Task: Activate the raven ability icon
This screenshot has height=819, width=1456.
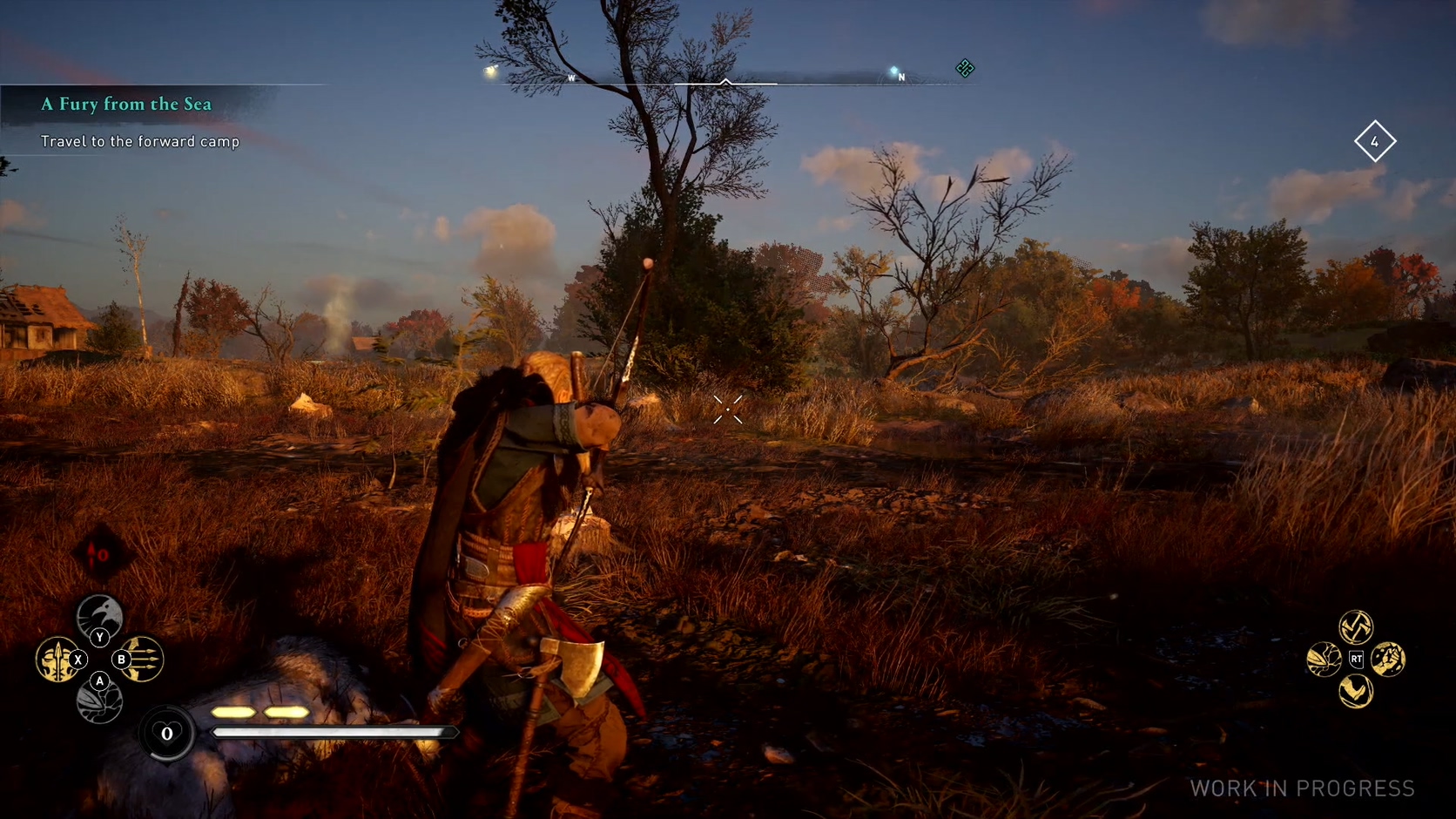Action: coord(99,614)
